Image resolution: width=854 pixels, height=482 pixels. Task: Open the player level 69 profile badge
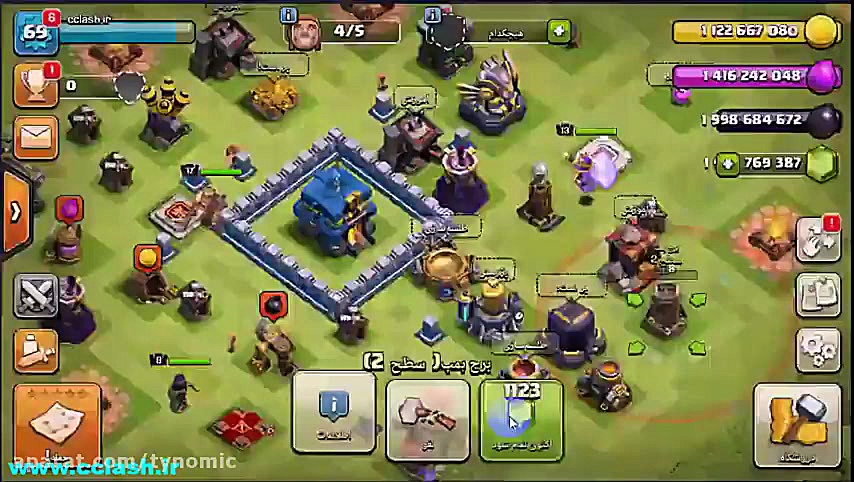click(x=36, y=32)
